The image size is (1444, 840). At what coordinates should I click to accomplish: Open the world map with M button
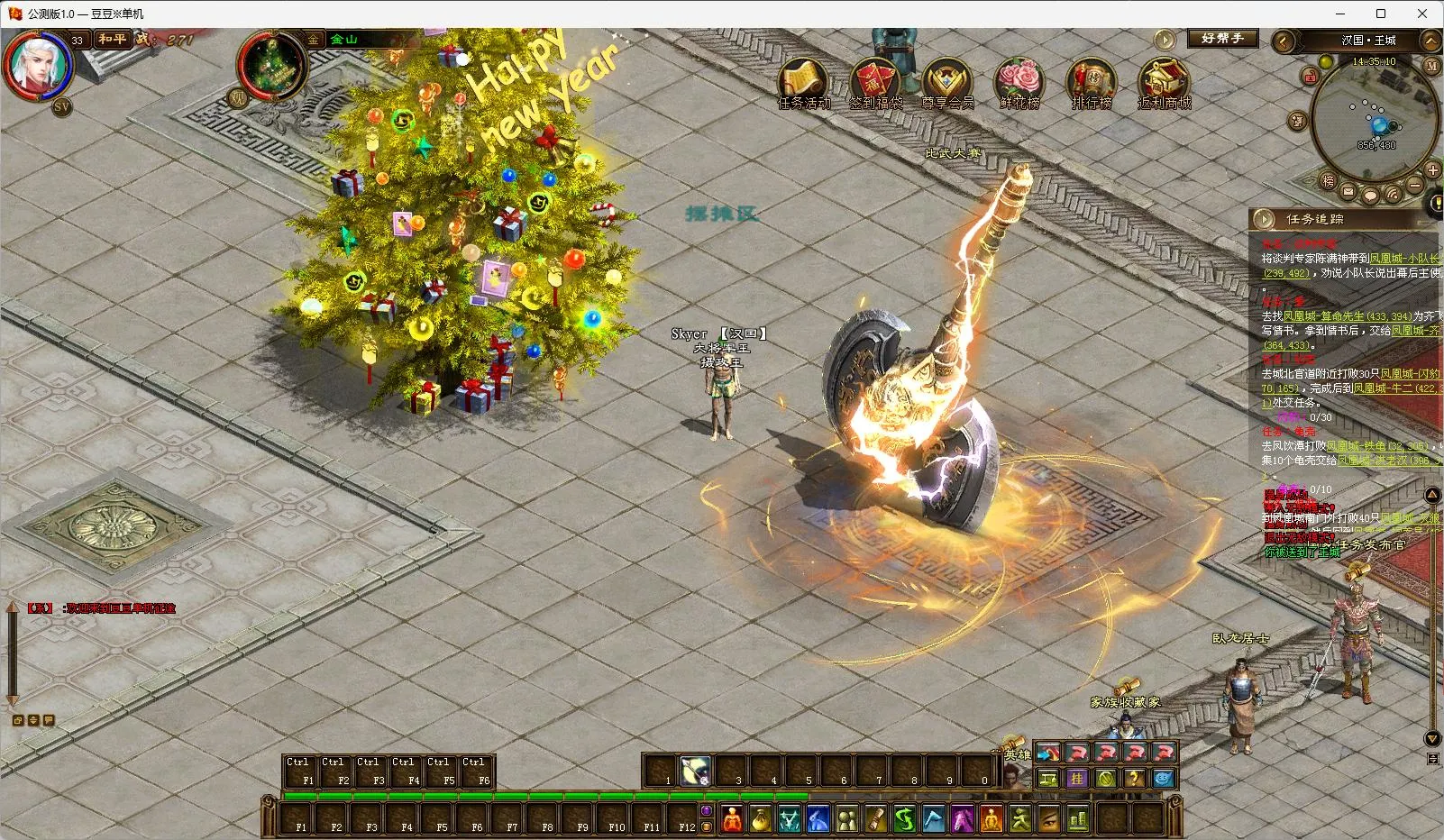[1431, 66]
